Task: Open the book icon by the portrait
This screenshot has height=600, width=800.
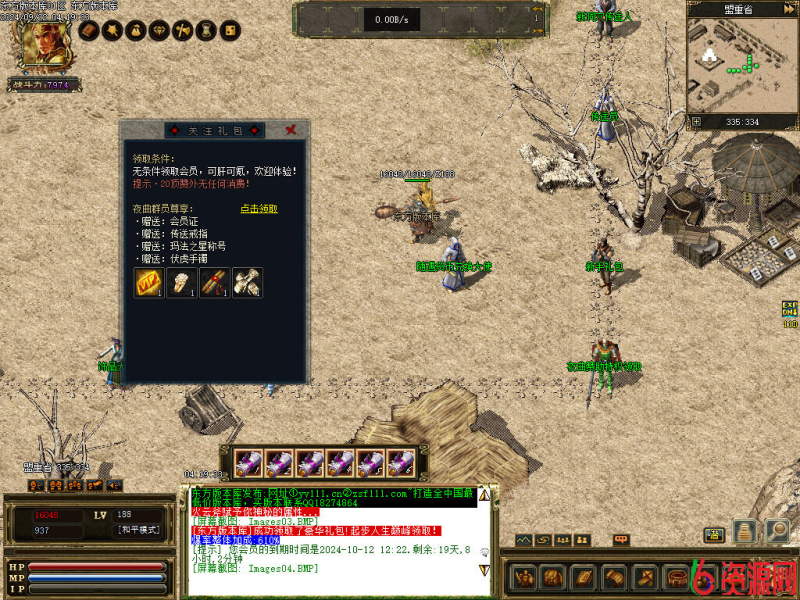Action: pyautogui.click(x=88, y=31)
